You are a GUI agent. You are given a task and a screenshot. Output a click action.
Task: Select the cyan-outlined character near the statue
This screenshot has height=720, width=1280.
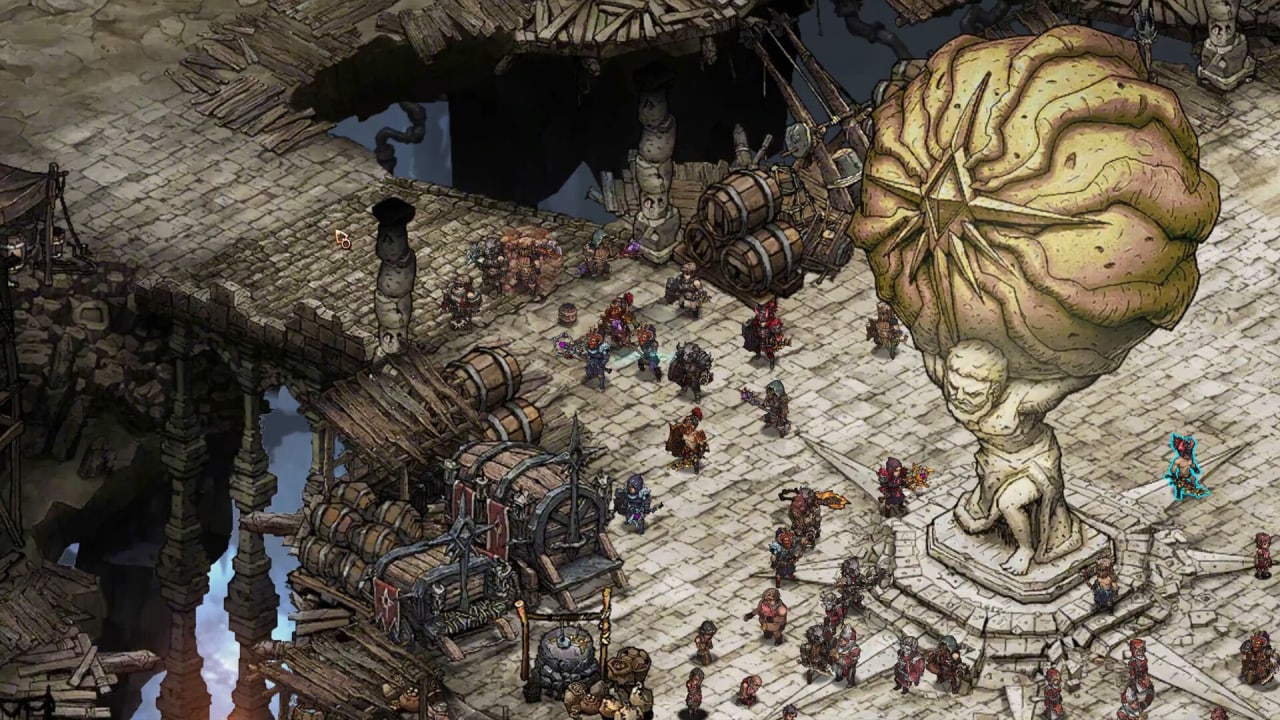(x=1186, y=467)
